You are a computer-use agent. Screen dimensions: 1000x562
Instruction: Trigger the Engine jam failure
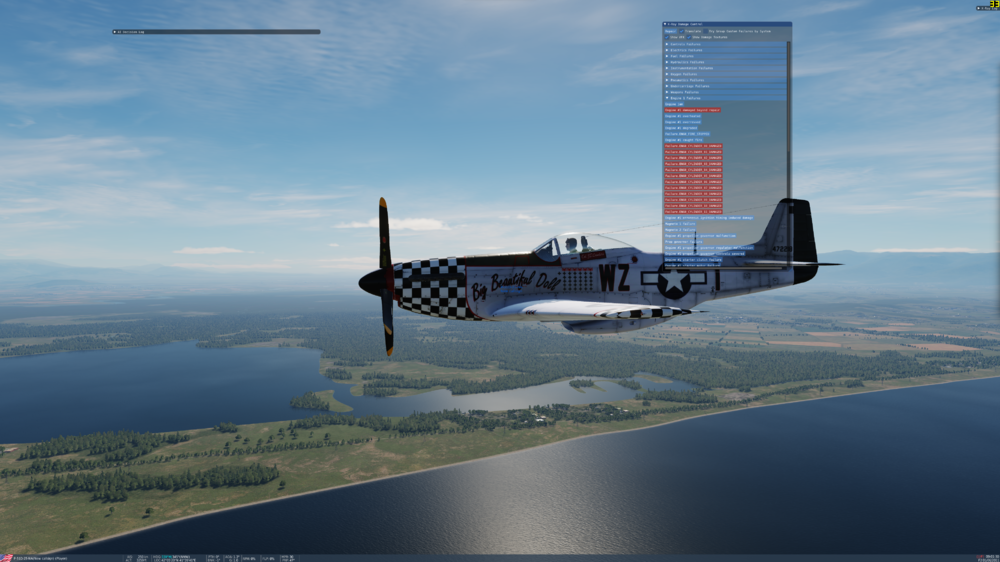(673, 104)
